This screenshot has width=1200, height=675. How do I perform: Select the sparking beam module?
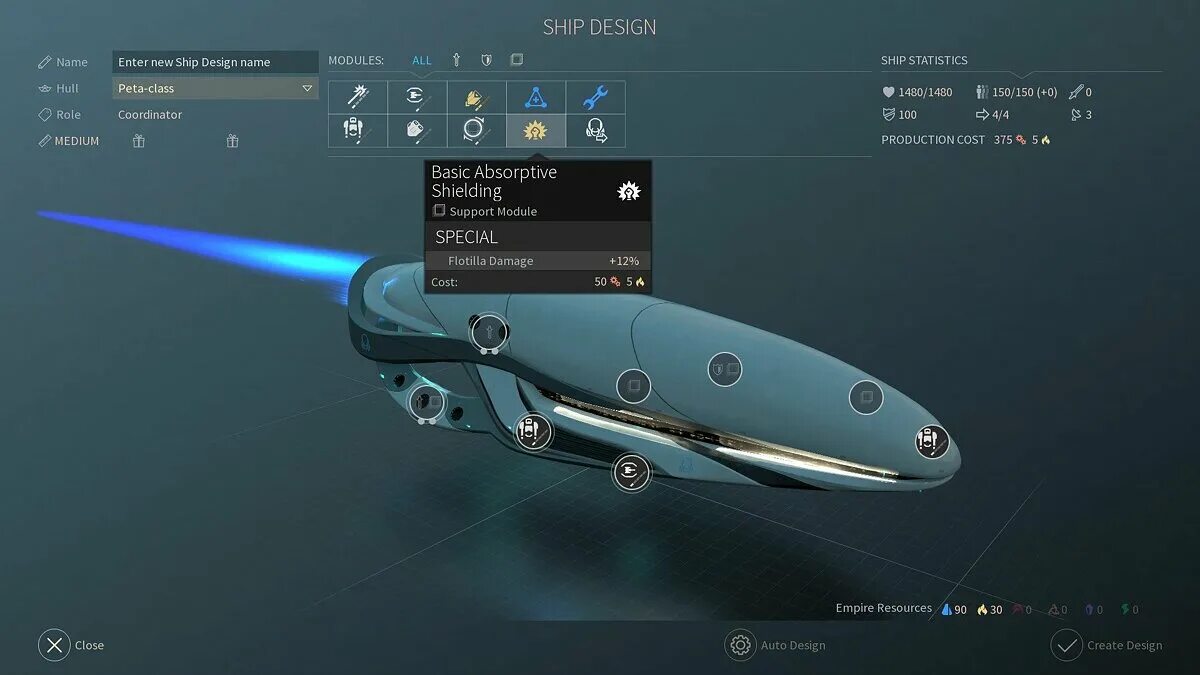tap(358, 97)
